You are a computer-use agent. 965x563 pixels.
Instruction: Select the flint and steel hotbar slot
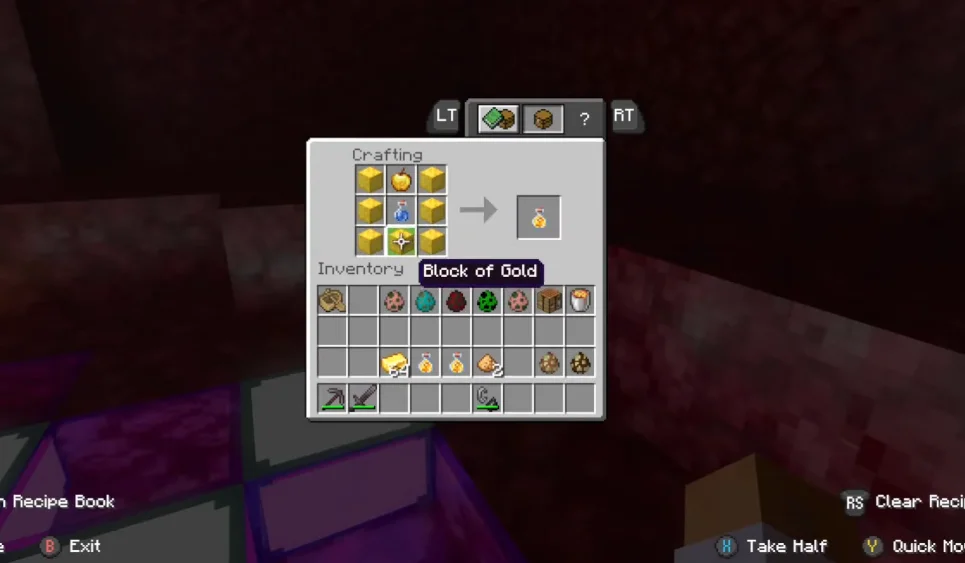487,399
